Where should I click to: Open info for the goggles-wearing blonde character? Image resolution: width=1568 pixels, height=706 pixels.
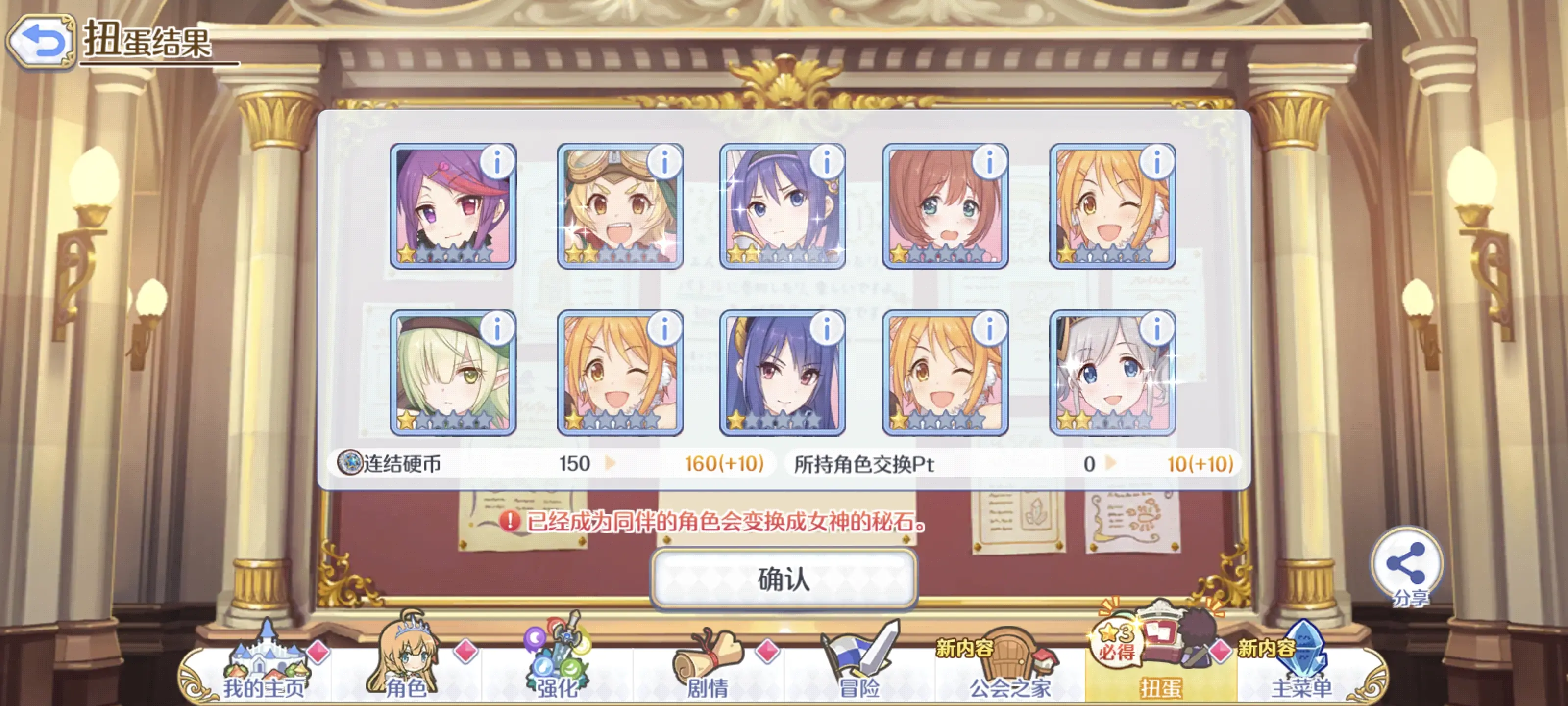coord(664,163)
